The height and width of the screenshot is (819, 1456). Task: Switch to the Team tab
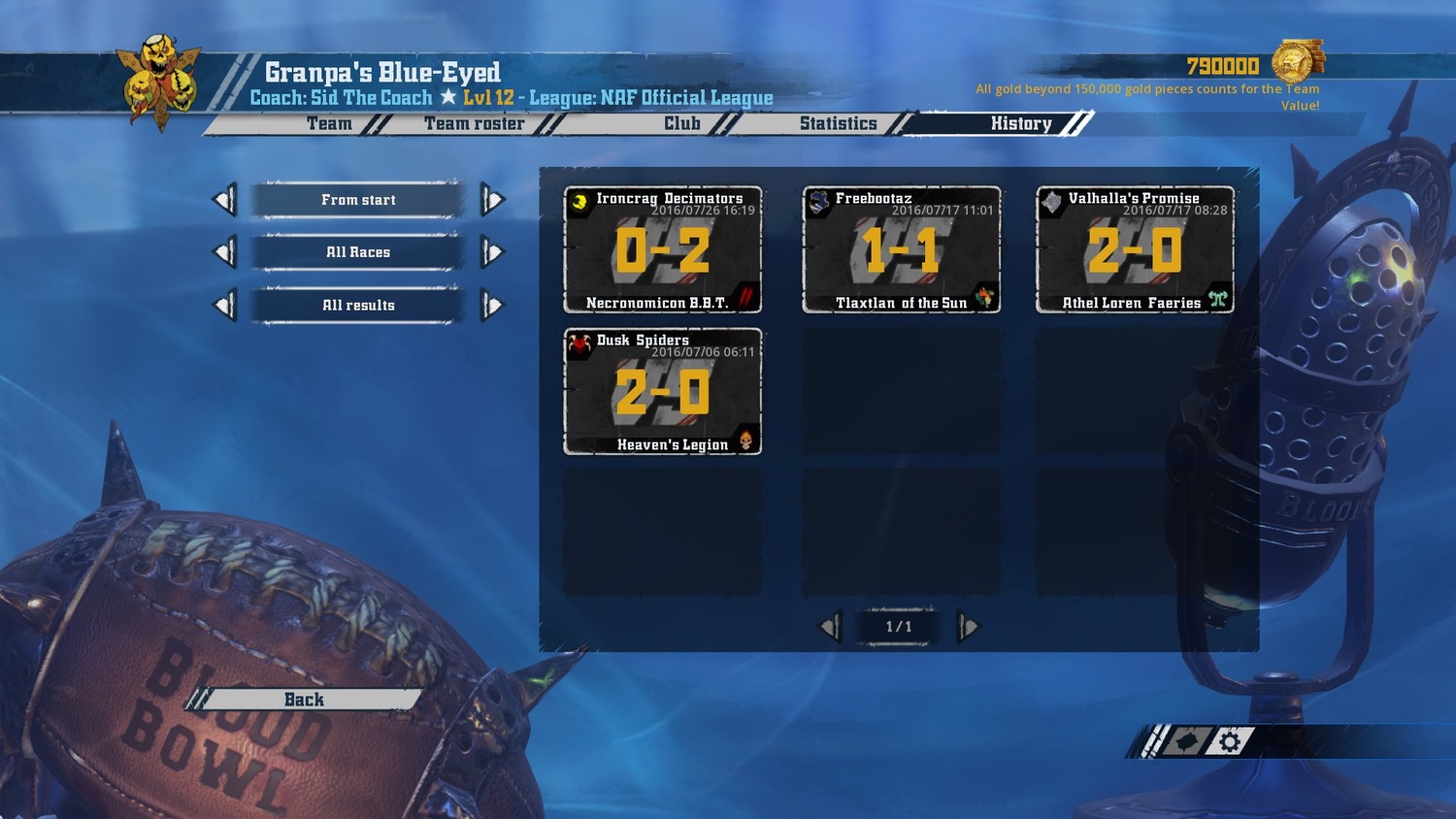[x=329, y=124]
